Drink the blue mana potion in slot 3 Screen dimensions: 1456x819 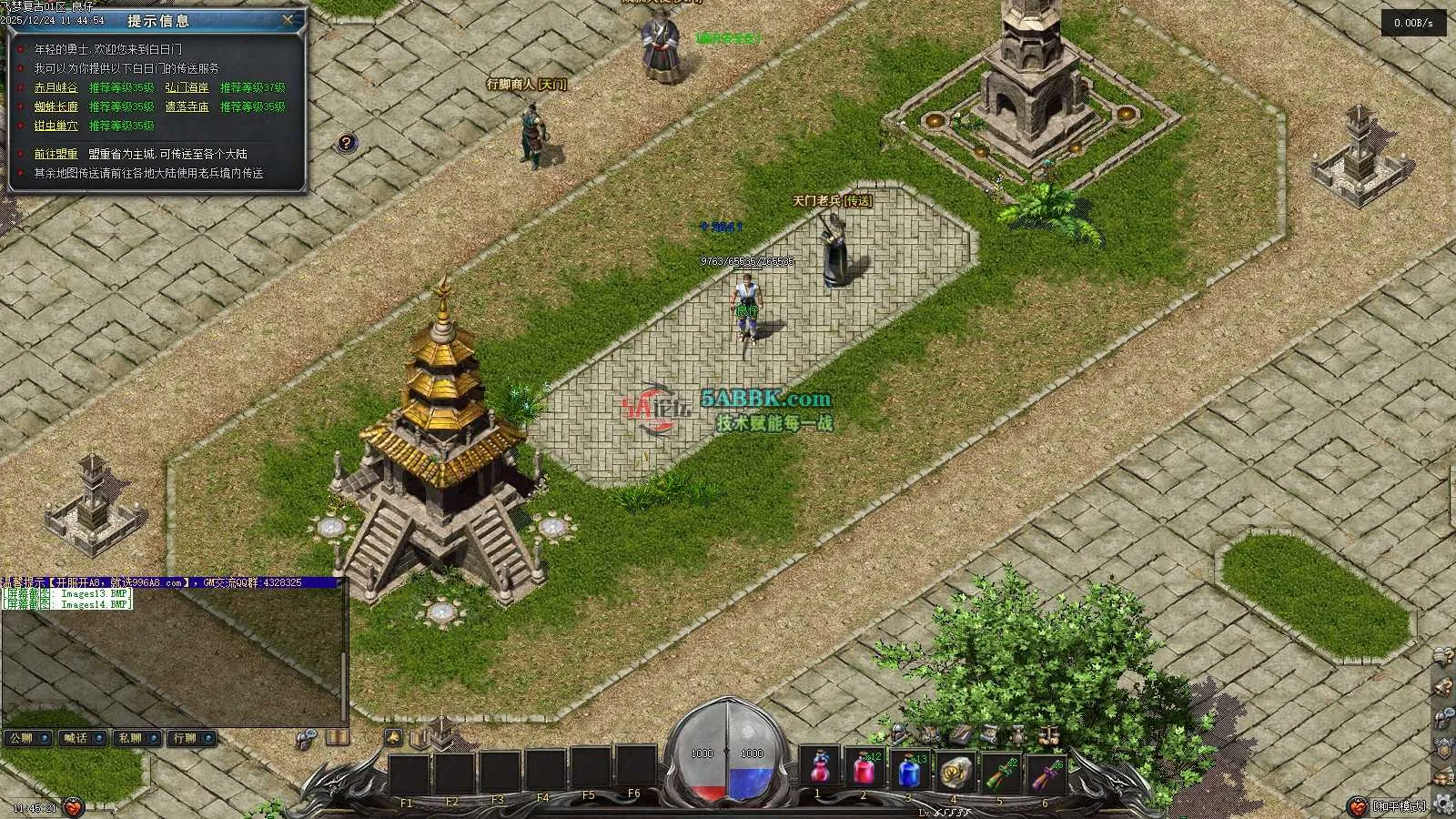[910, 770]
